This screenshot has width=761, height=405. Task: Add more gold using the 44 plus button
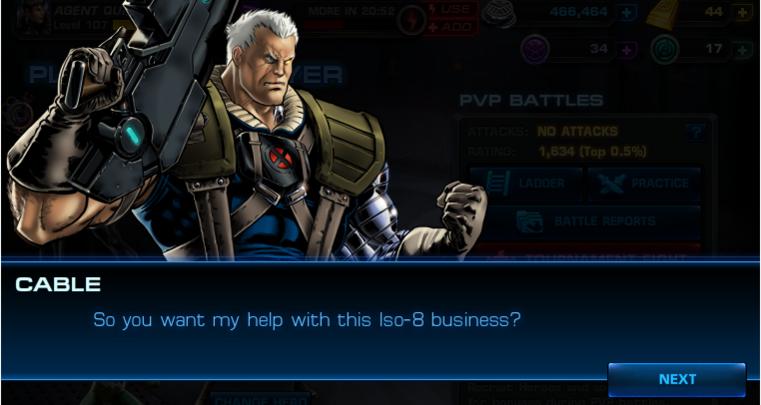tap(742, 13)
